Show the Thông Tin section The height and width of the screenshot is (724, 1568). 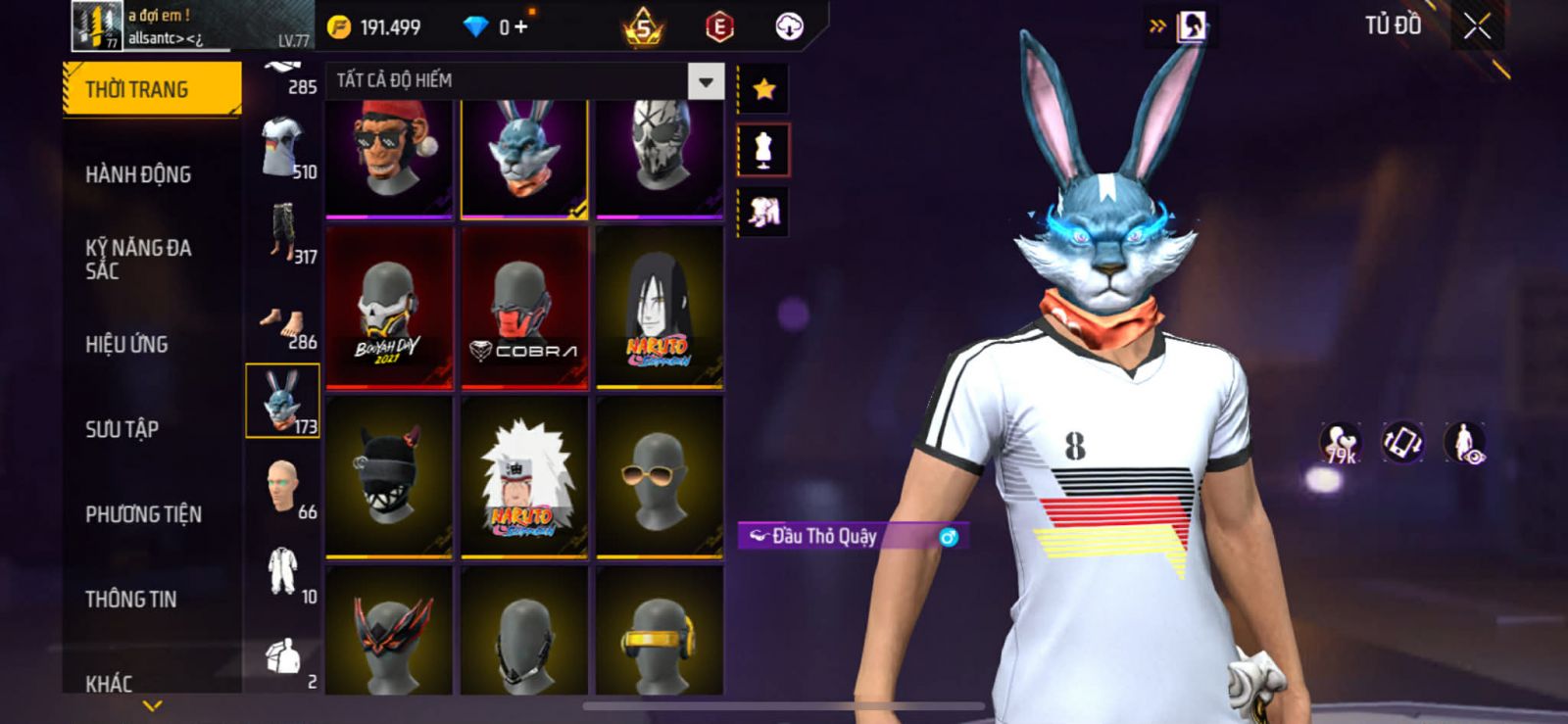(x=130, y=599)
